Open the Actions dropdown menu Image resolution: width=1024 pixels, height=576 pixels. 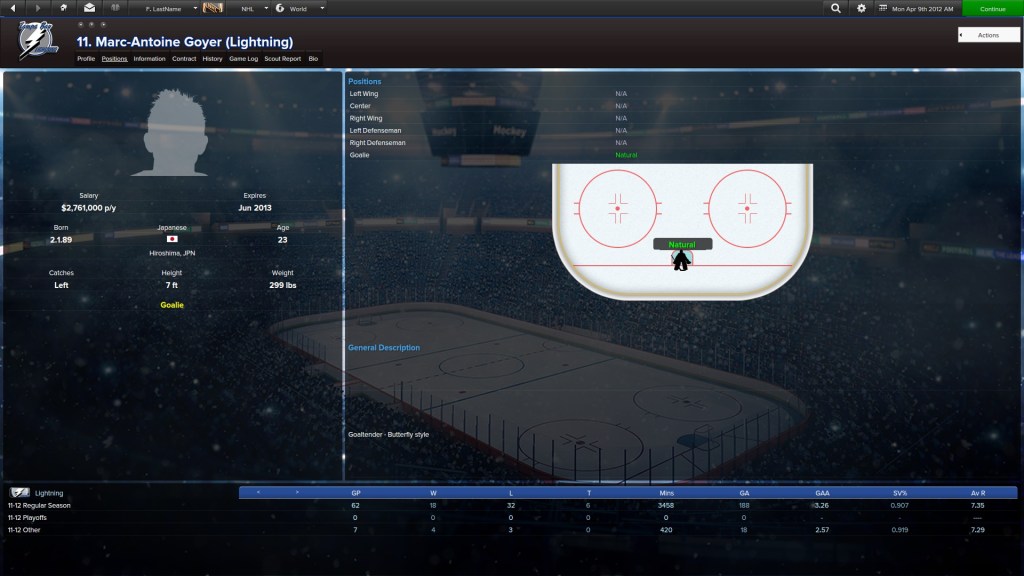988,35
